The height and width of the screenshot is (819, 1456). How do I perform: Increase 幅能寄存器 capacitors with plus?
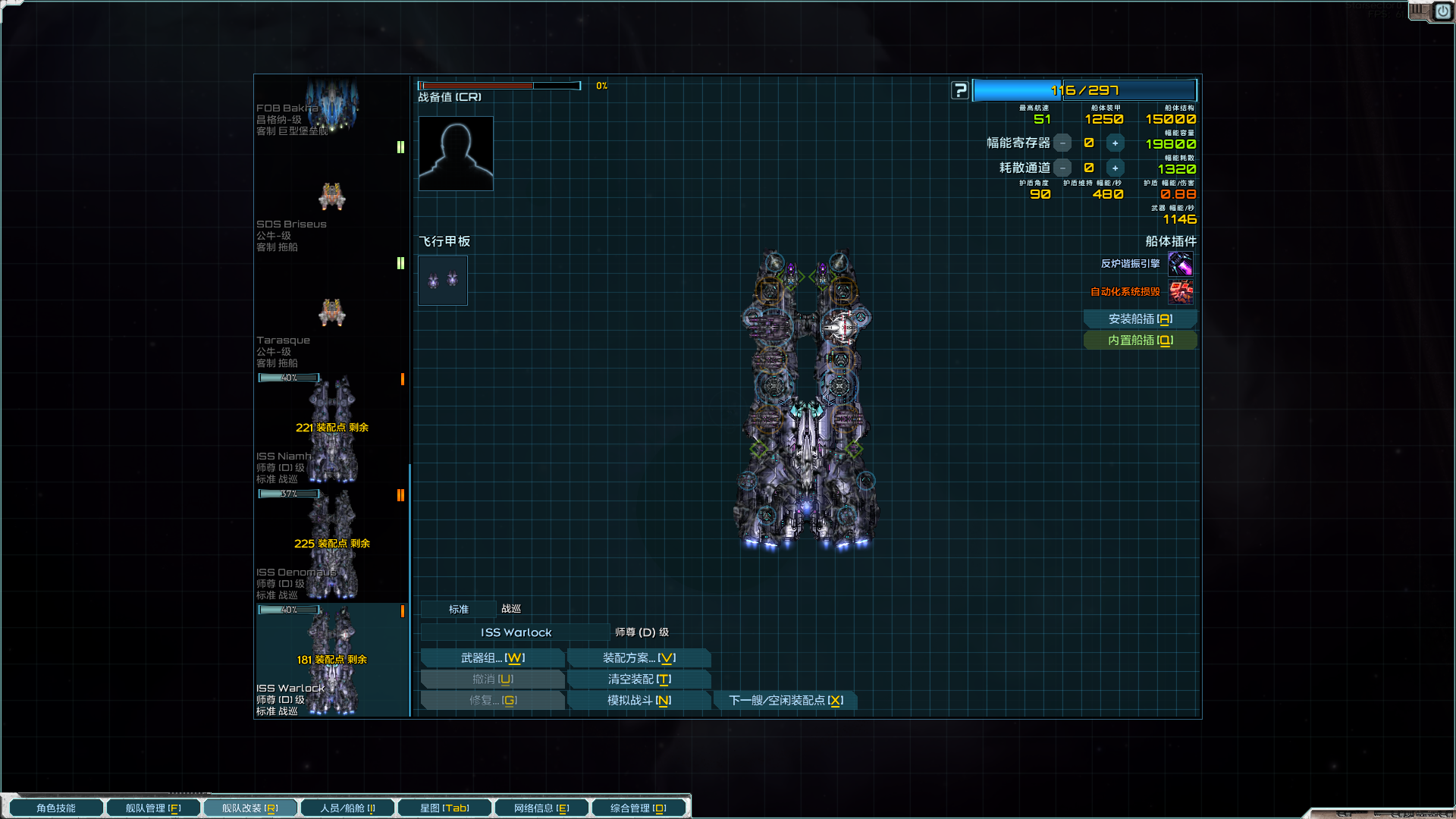[1115, 143]
